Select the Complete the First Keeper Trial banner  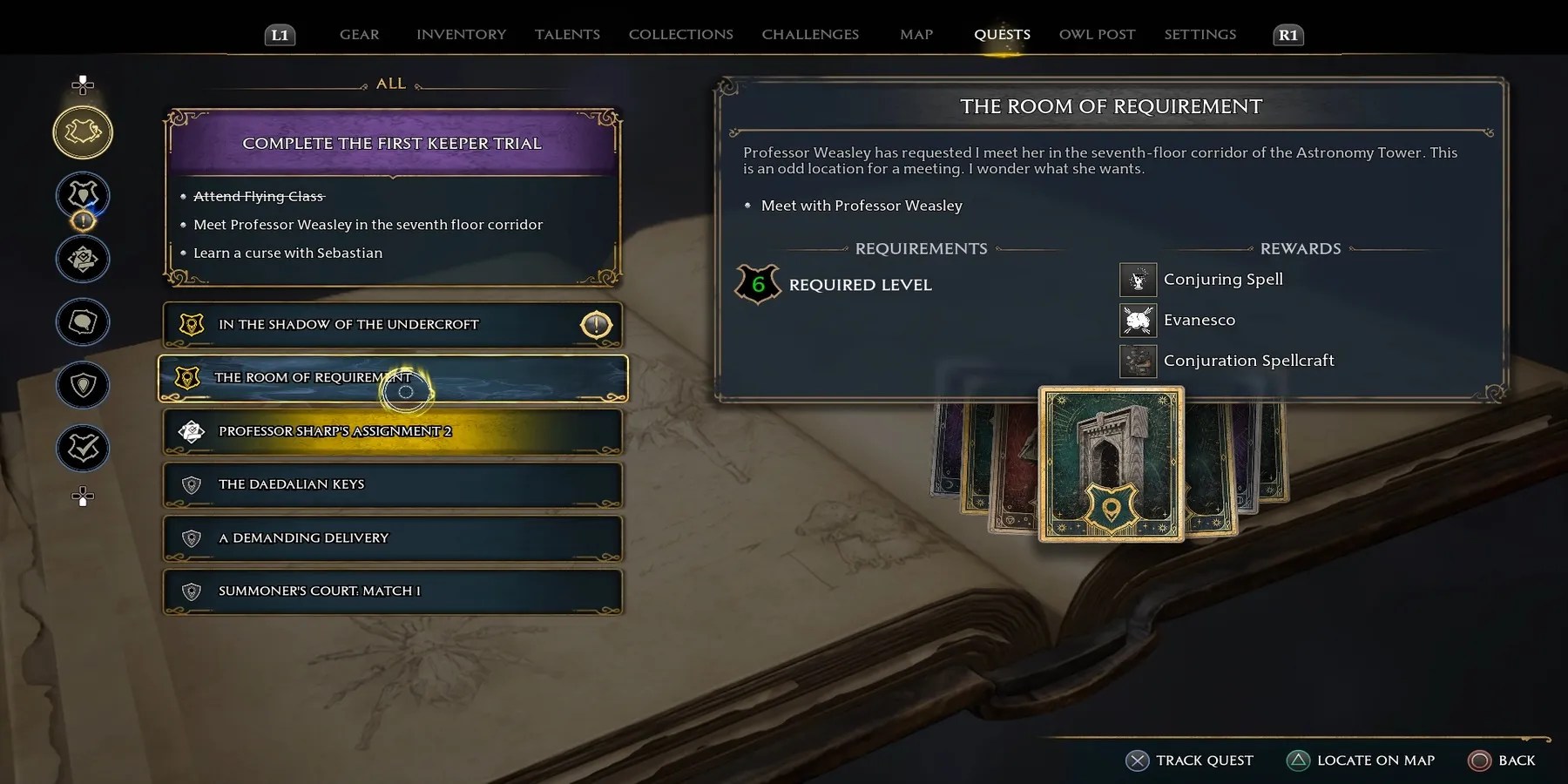point(392,144)
